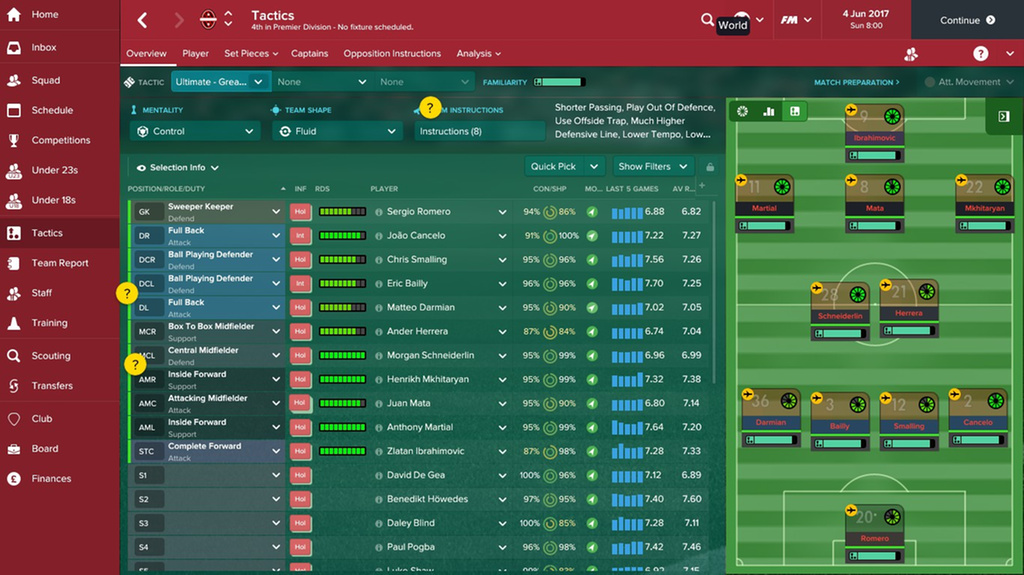
Task: Open the Opposition Instructions tab
Action: point(392,54)
